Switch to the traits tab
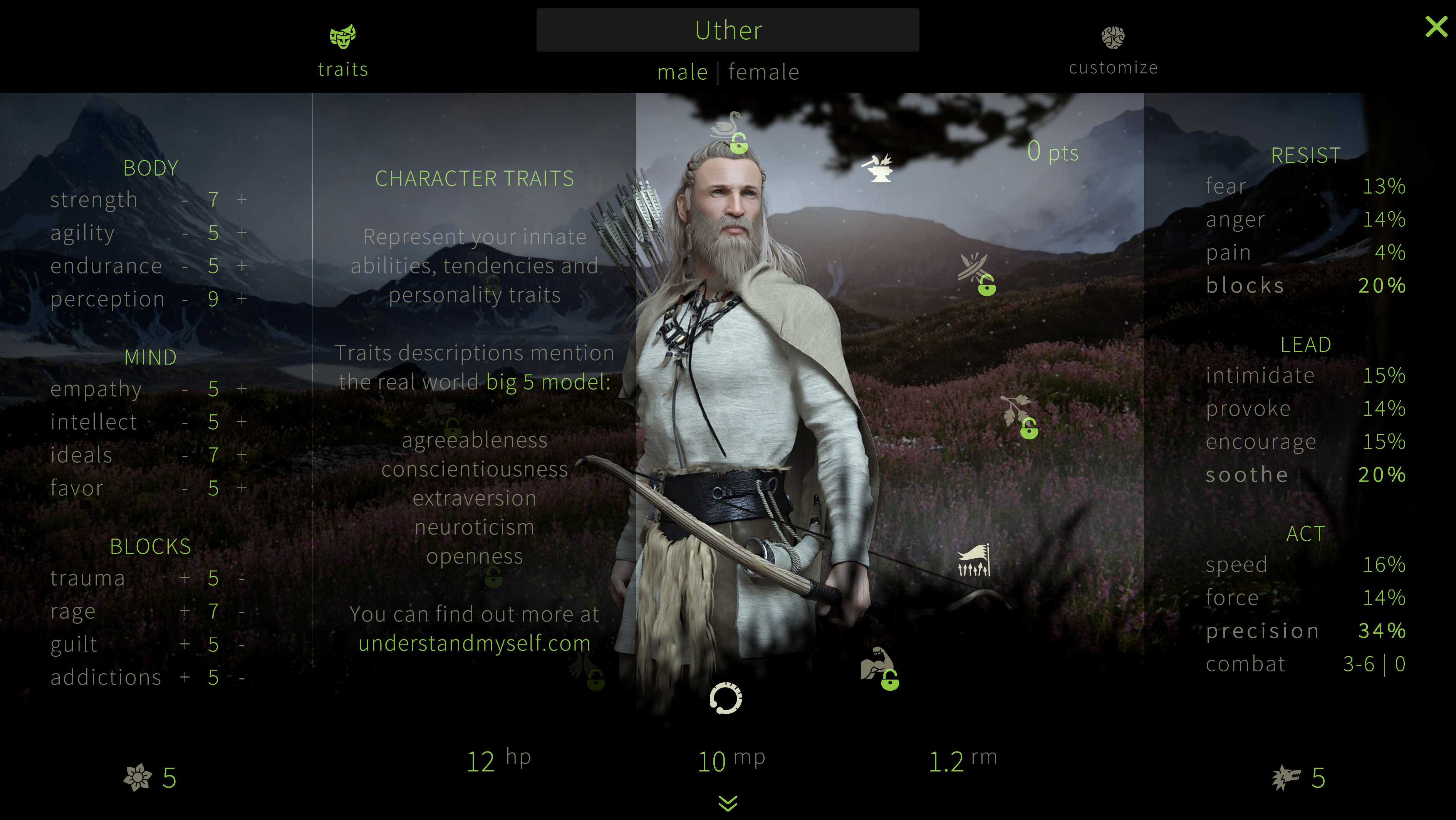 (342, 51)
